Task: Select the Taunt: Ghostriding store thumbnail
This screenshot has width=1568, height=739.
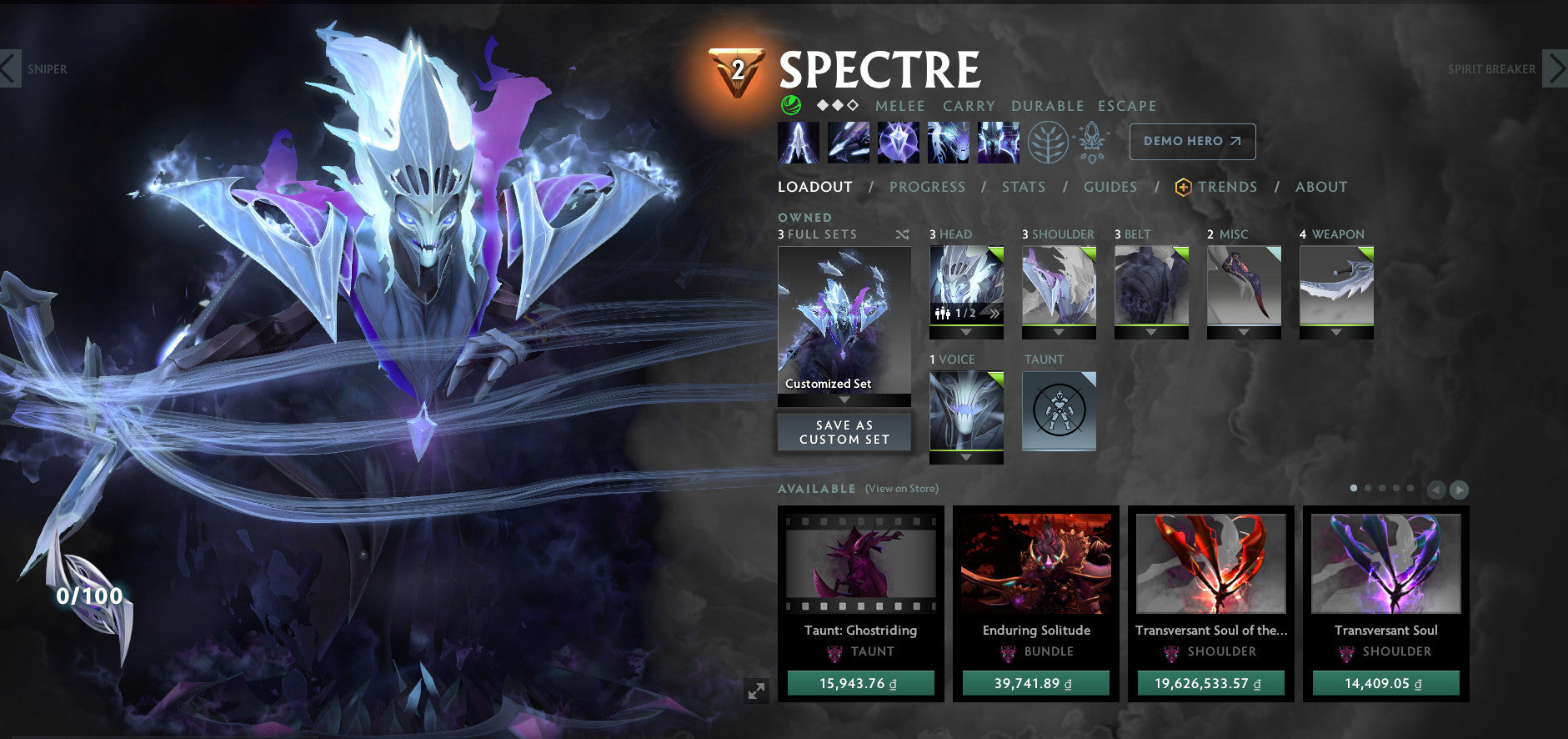Action: tap(860, 564)
